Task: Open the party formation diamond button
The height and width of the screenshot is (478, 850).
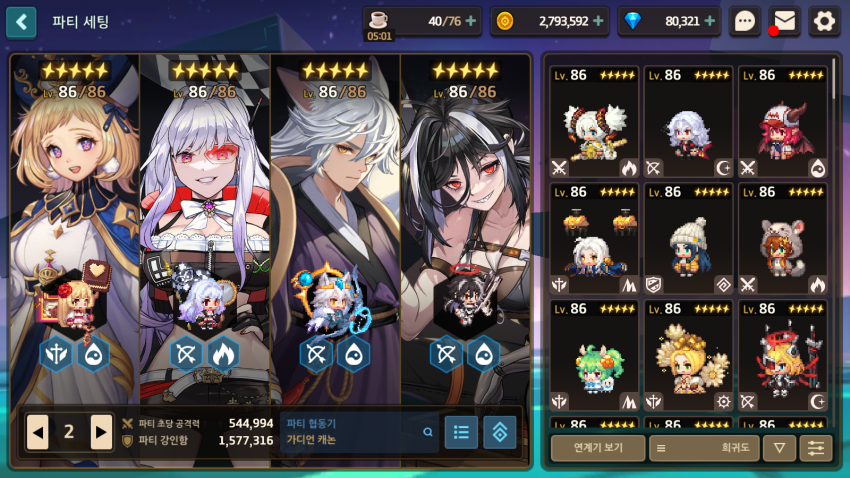Action: click(500, 432)
